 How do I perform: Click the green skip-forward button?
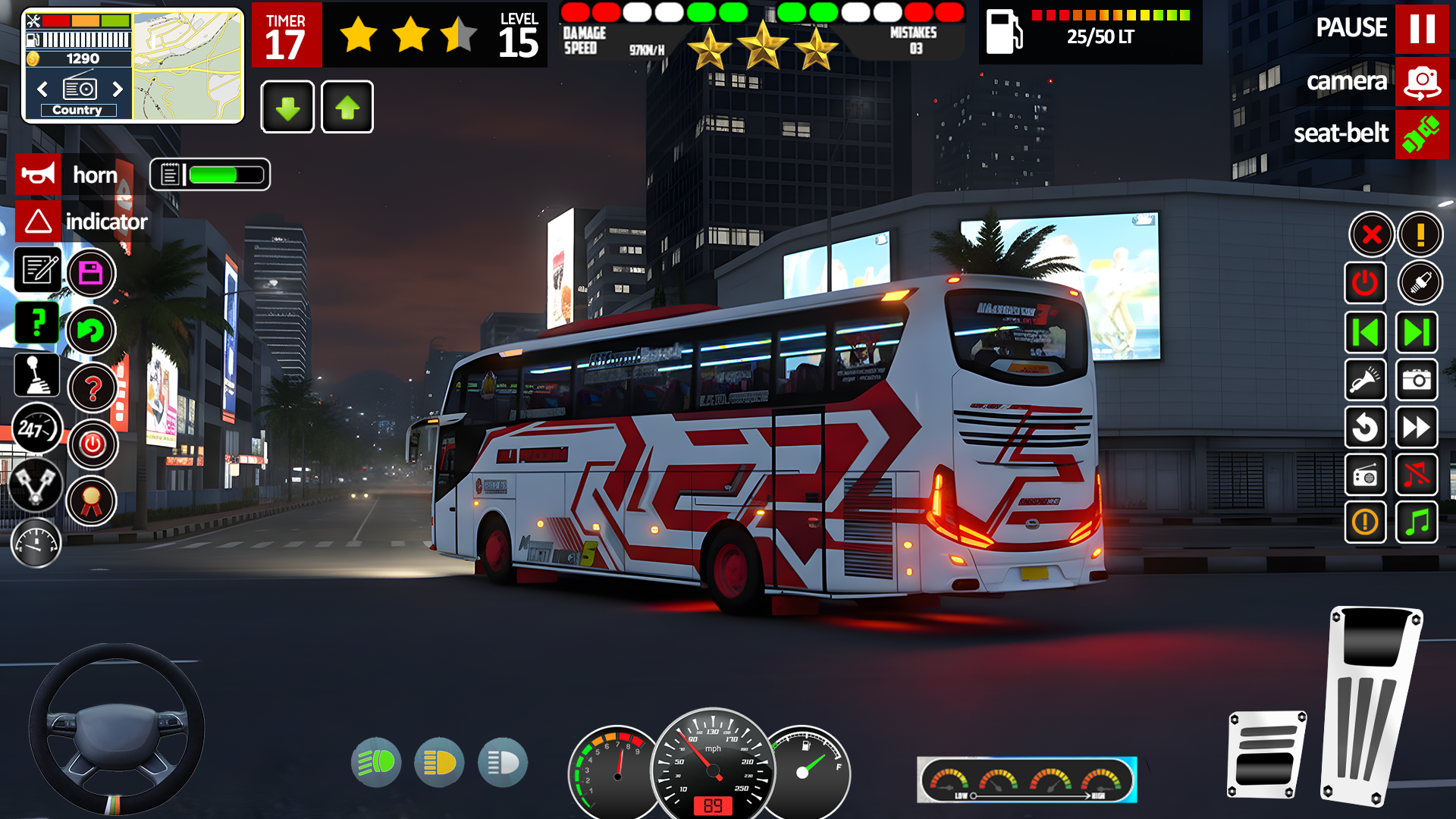(1417, 332)
